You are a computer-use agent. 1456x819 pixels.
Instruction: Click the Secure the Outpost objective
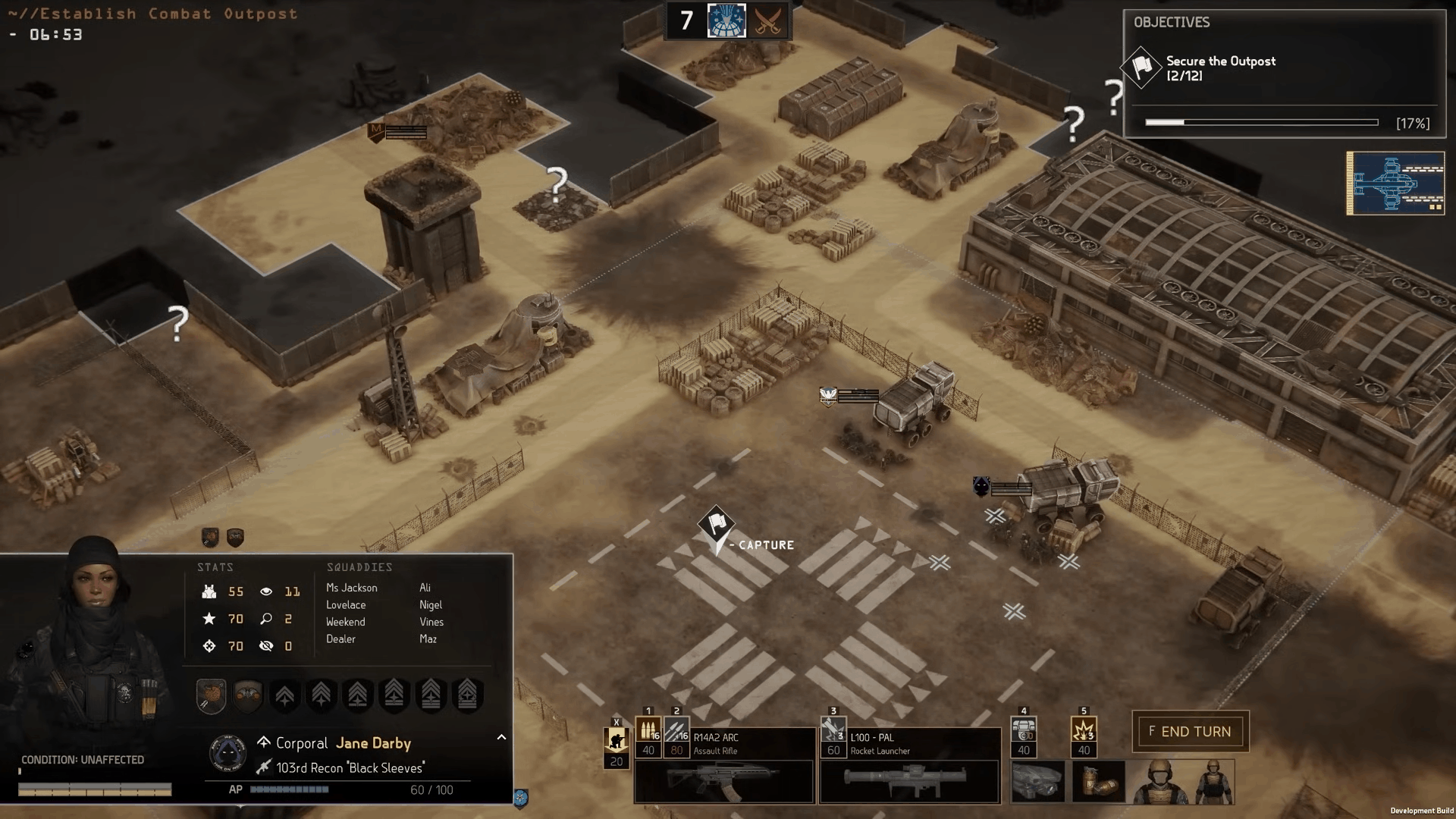[1219, 67]
